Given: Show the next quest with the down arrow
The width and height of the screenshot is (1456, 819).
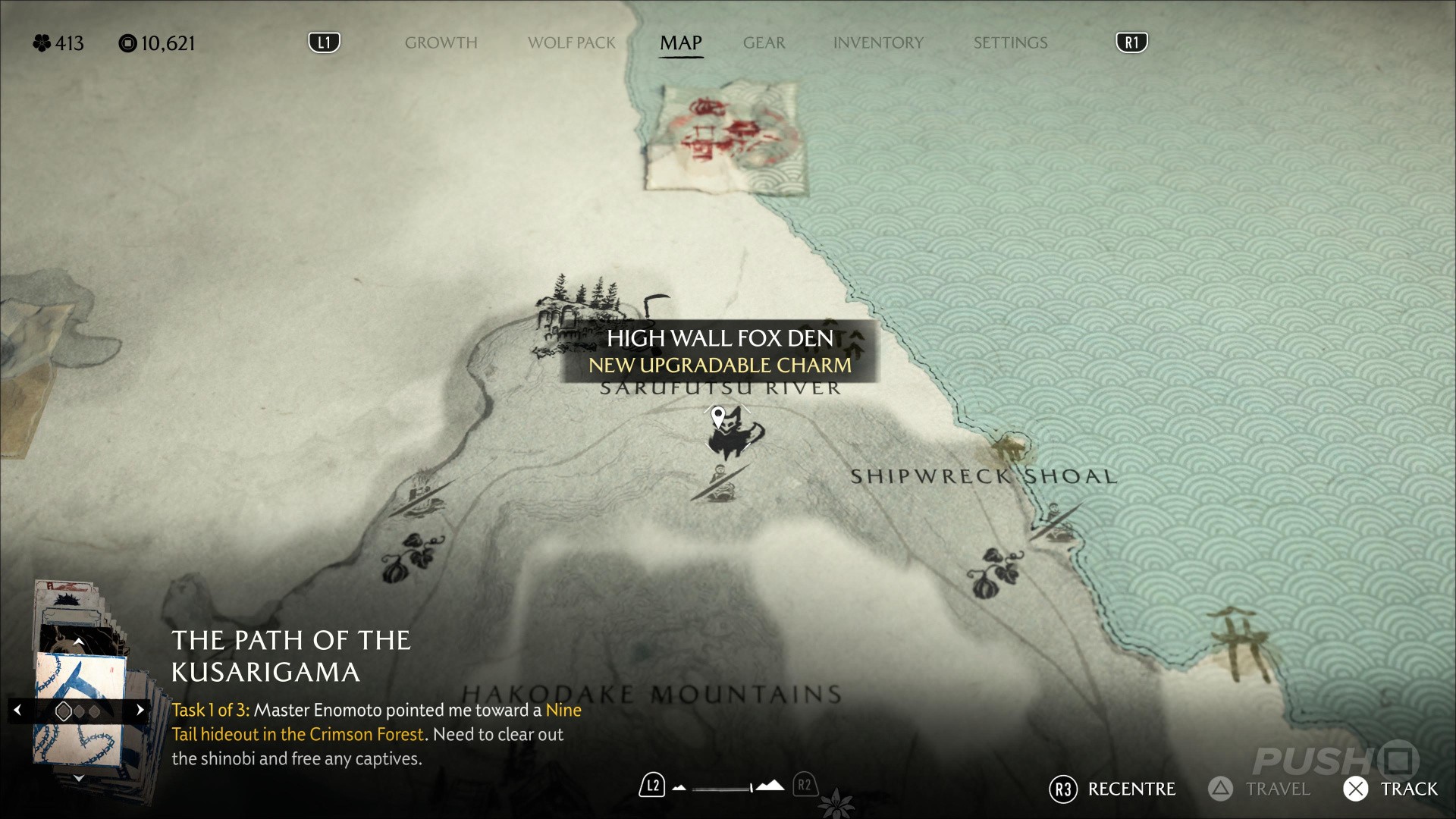Looking at the screenshot, I should click(78, 778).
